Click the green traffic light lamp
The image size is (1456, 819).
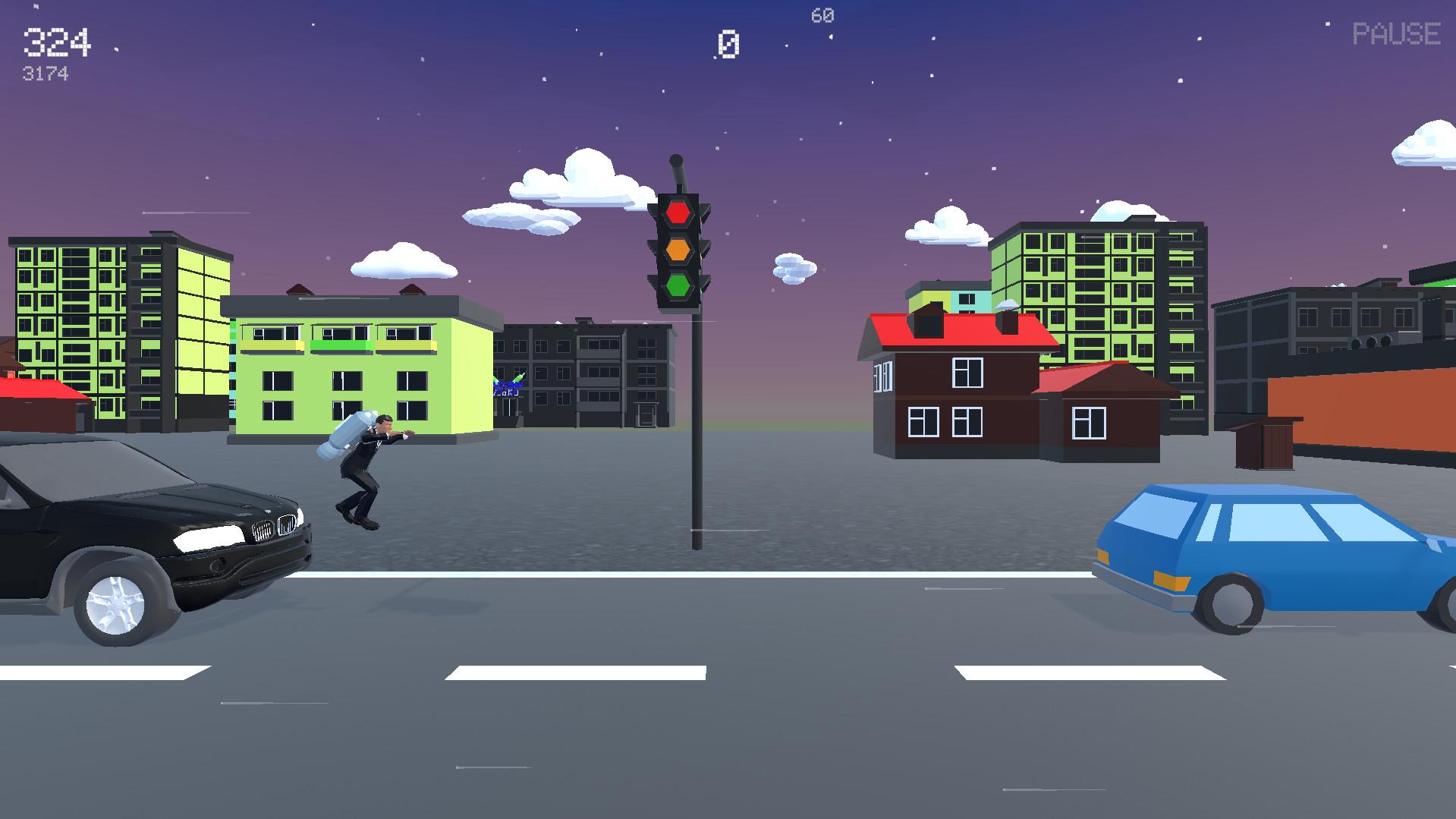coord(679,285)
